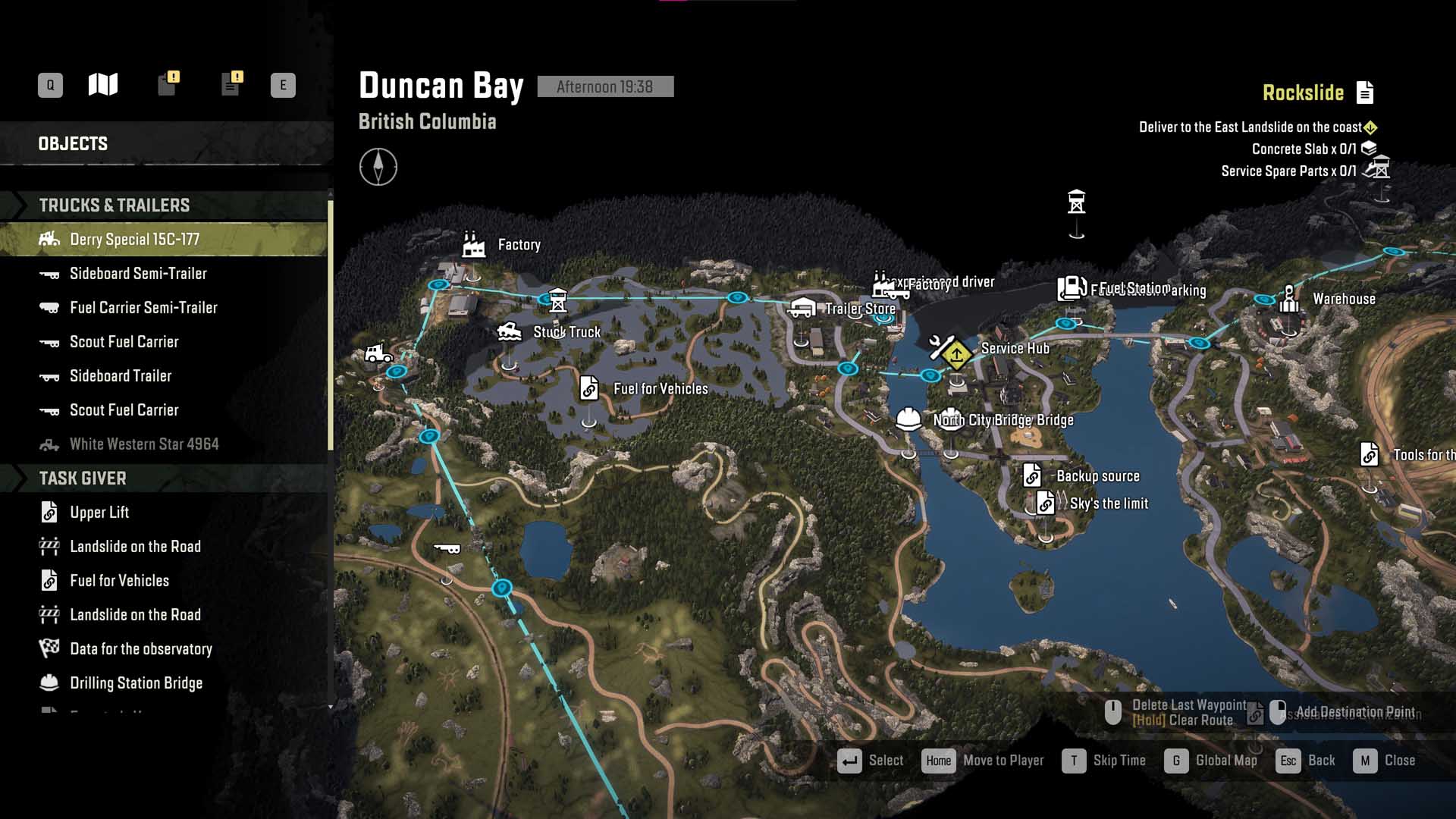Click the Stuck Truck map marker
The width and height of the screenshot is (1456, 819).
click(x=509, y=332)
